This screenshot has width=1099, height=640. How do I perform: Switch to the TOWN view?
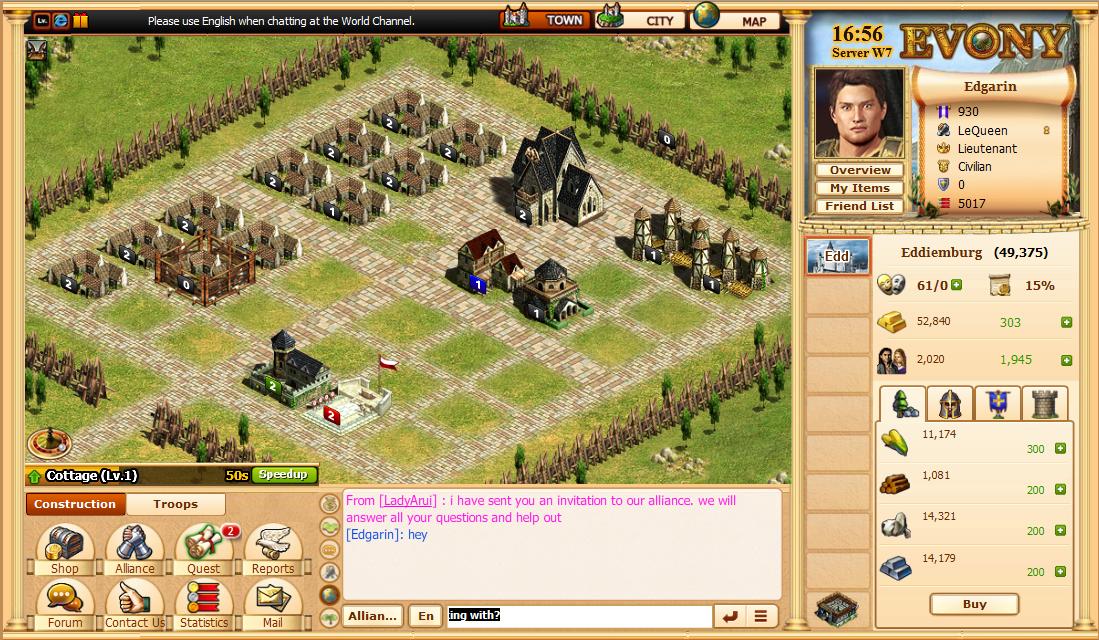click(543, 19)
